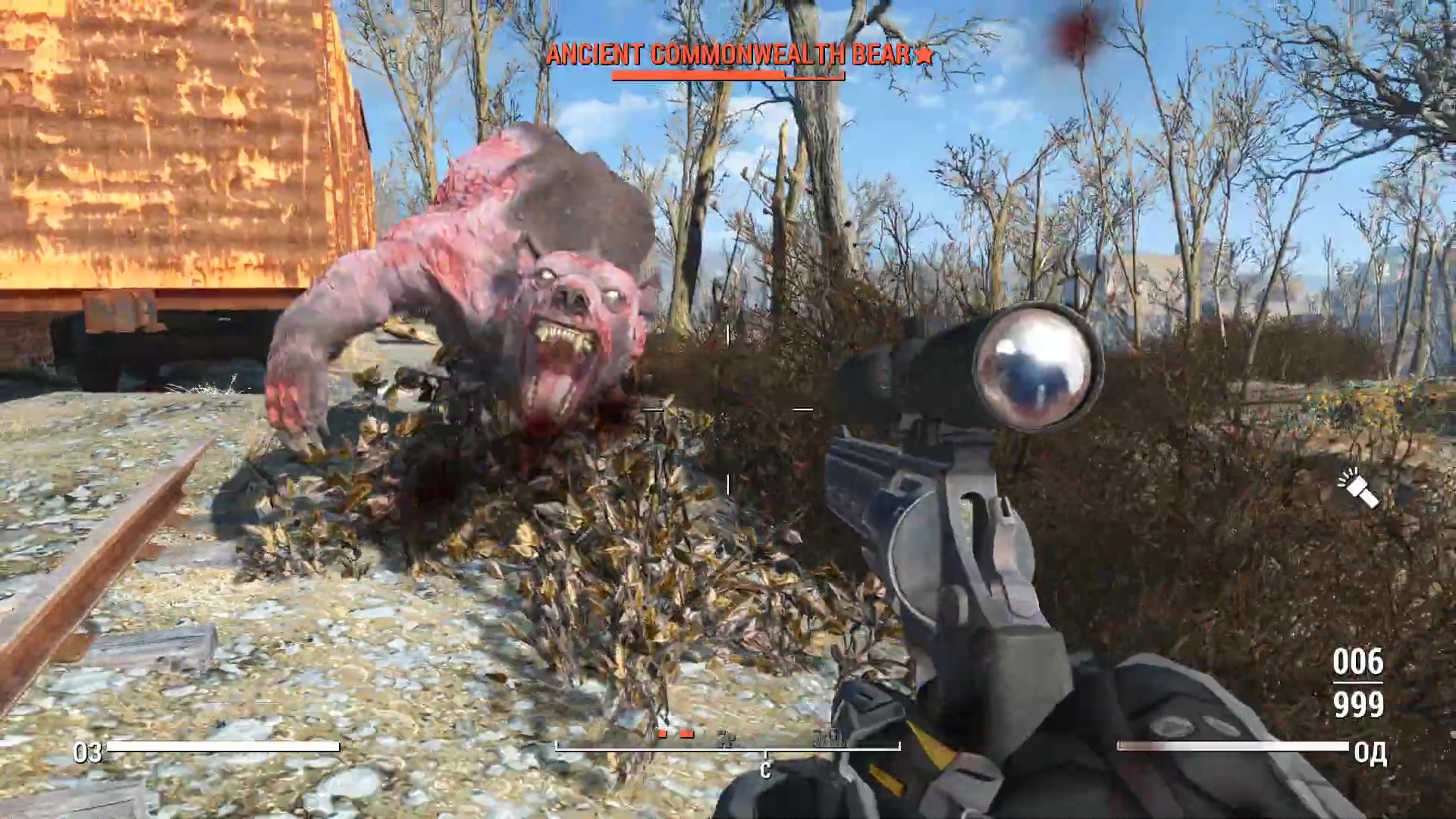Click the right red enemy marker on compass
Screen dimensions: 1456x819
click(x=687, y=734)
